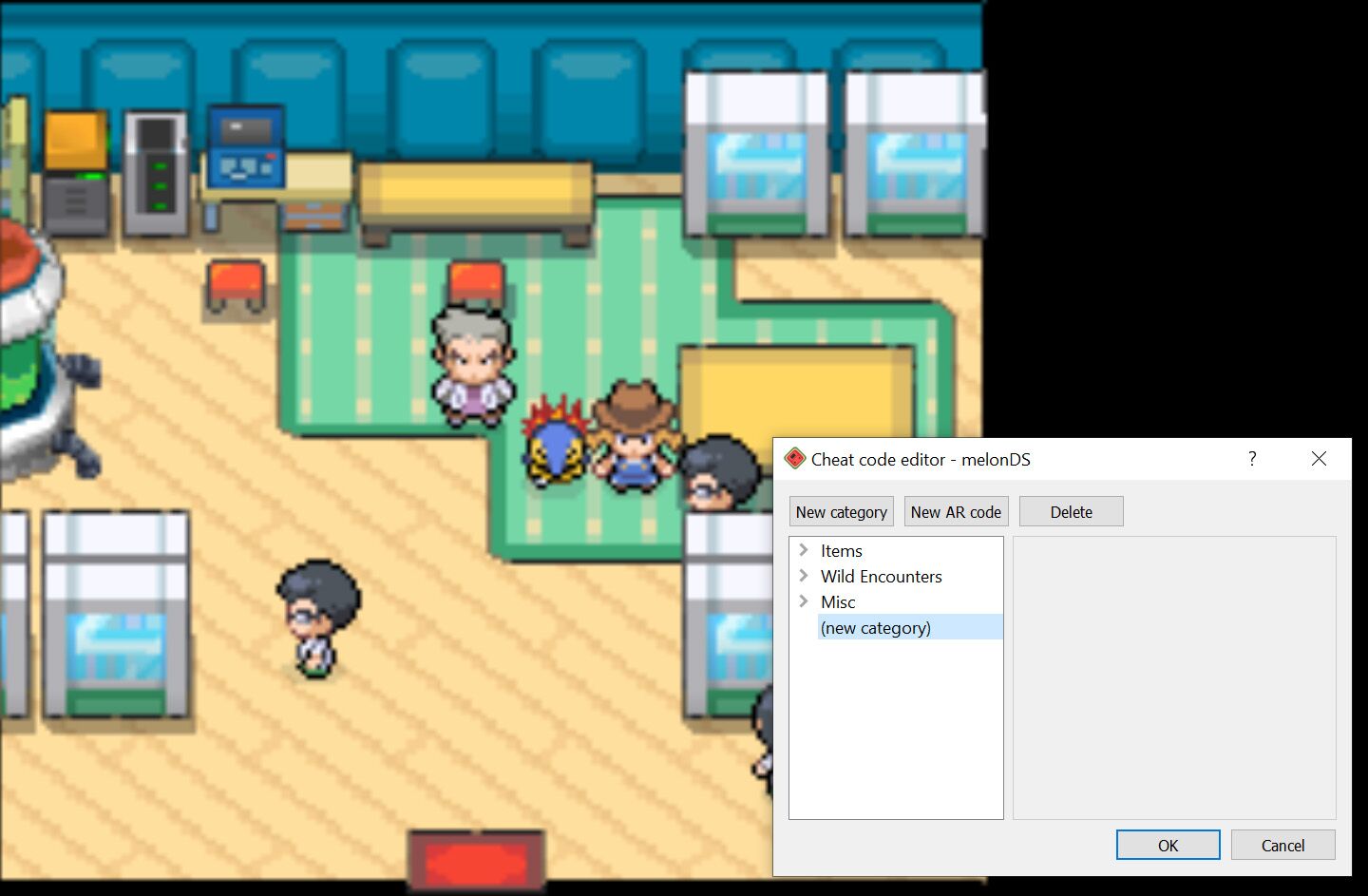Screen dimensions: 1368x896
Task: Expand the Wild Encounters category
Action: (804, 576)
